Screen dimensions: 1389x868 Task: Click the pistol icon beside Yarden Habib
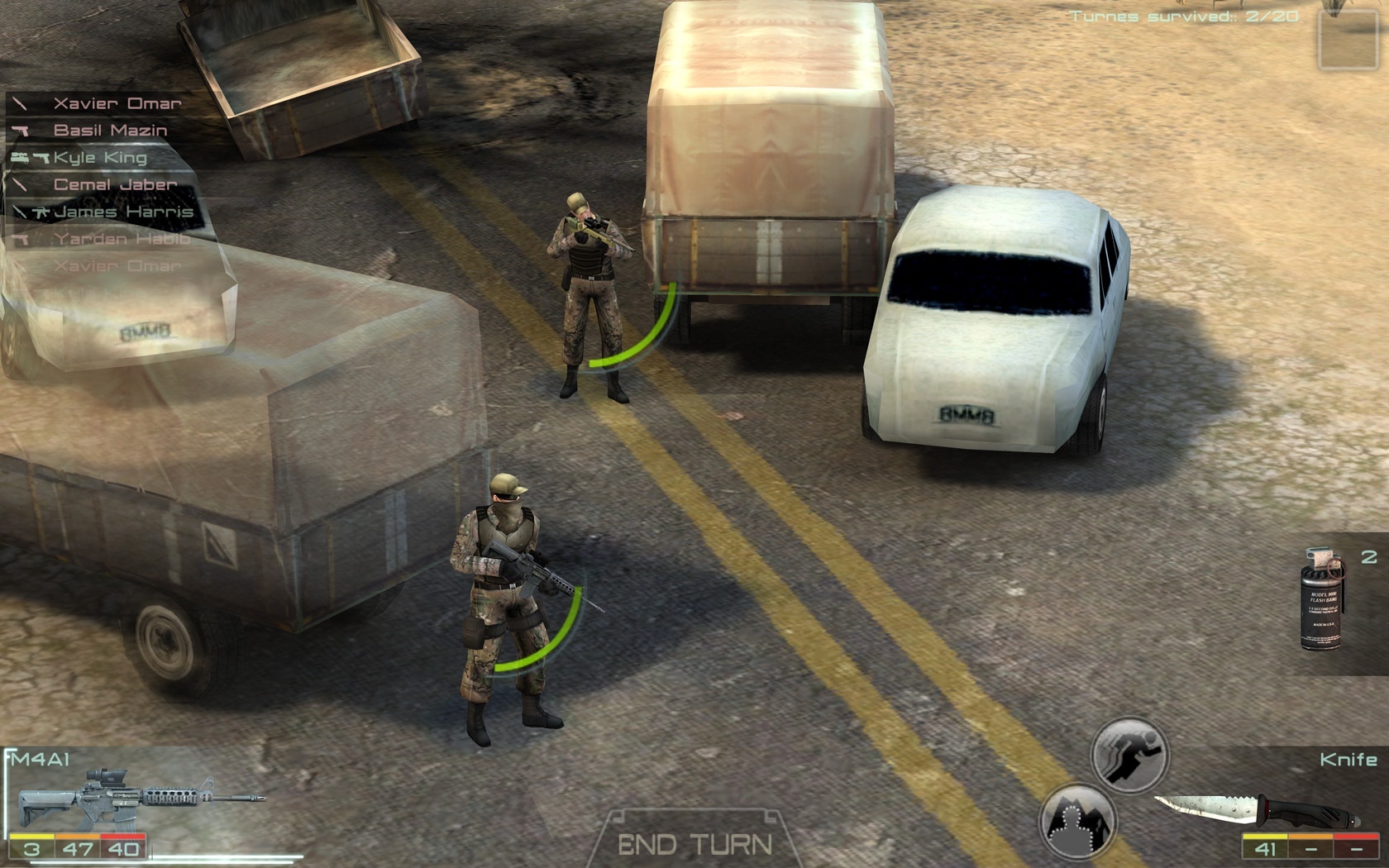[x=21, y=239]
